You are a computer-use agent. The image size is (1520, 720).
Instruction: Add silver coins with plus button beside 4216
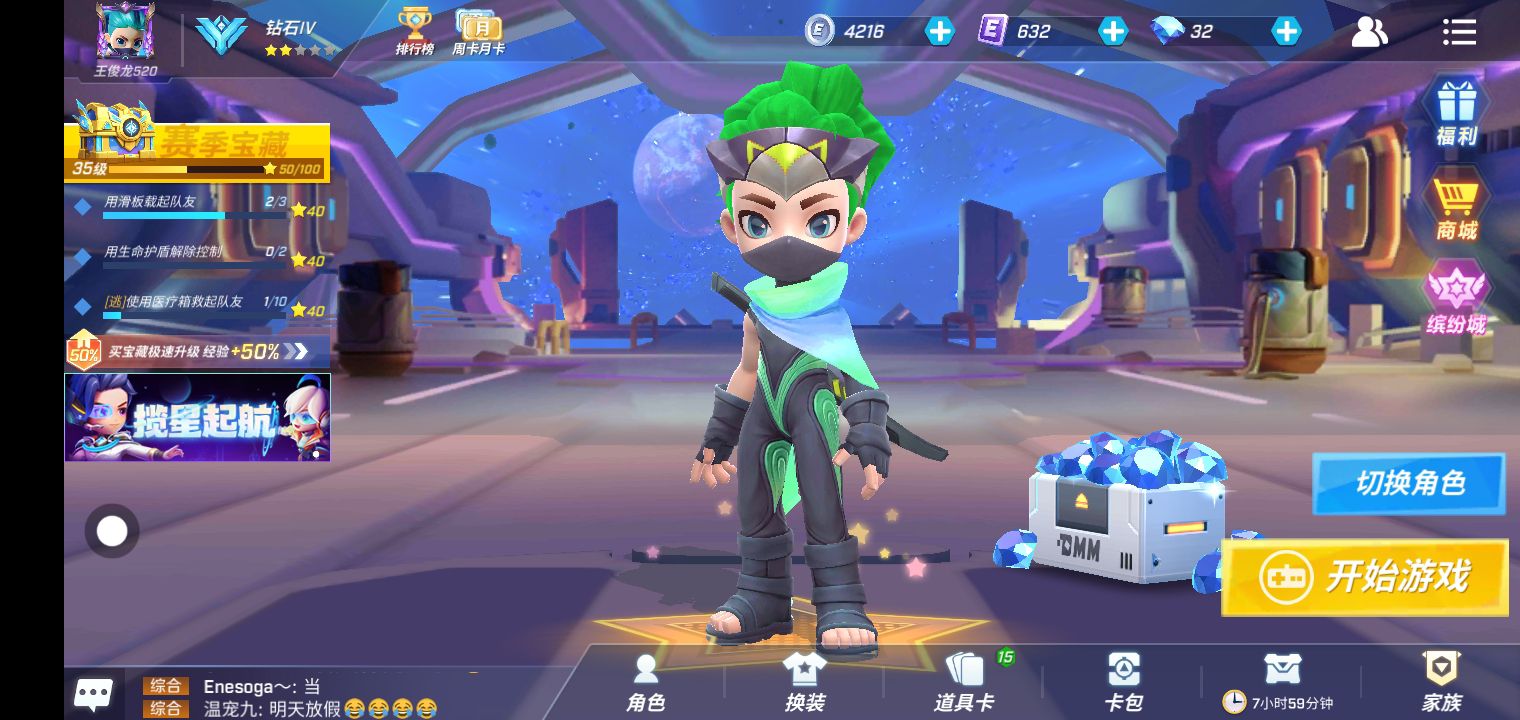(939, 32)
